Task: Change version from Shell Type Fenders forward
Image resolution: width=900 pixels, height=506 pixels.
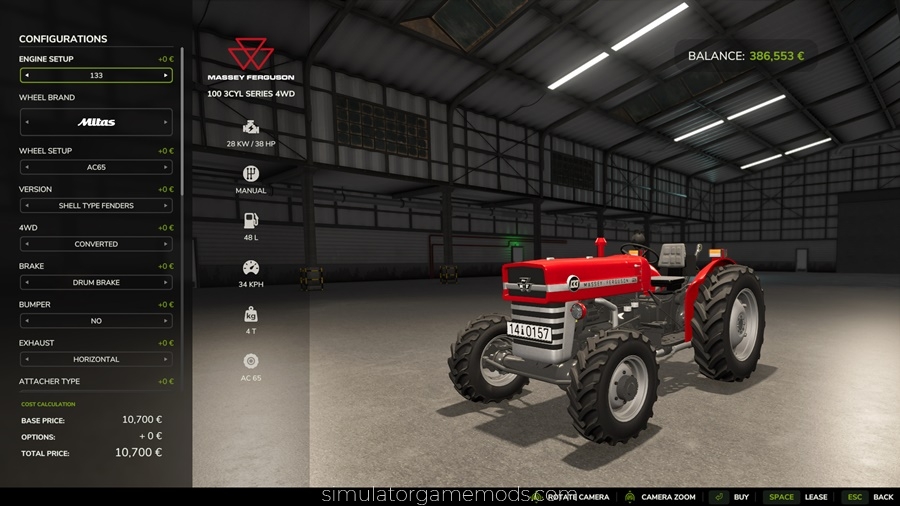Action: [166, 206]
